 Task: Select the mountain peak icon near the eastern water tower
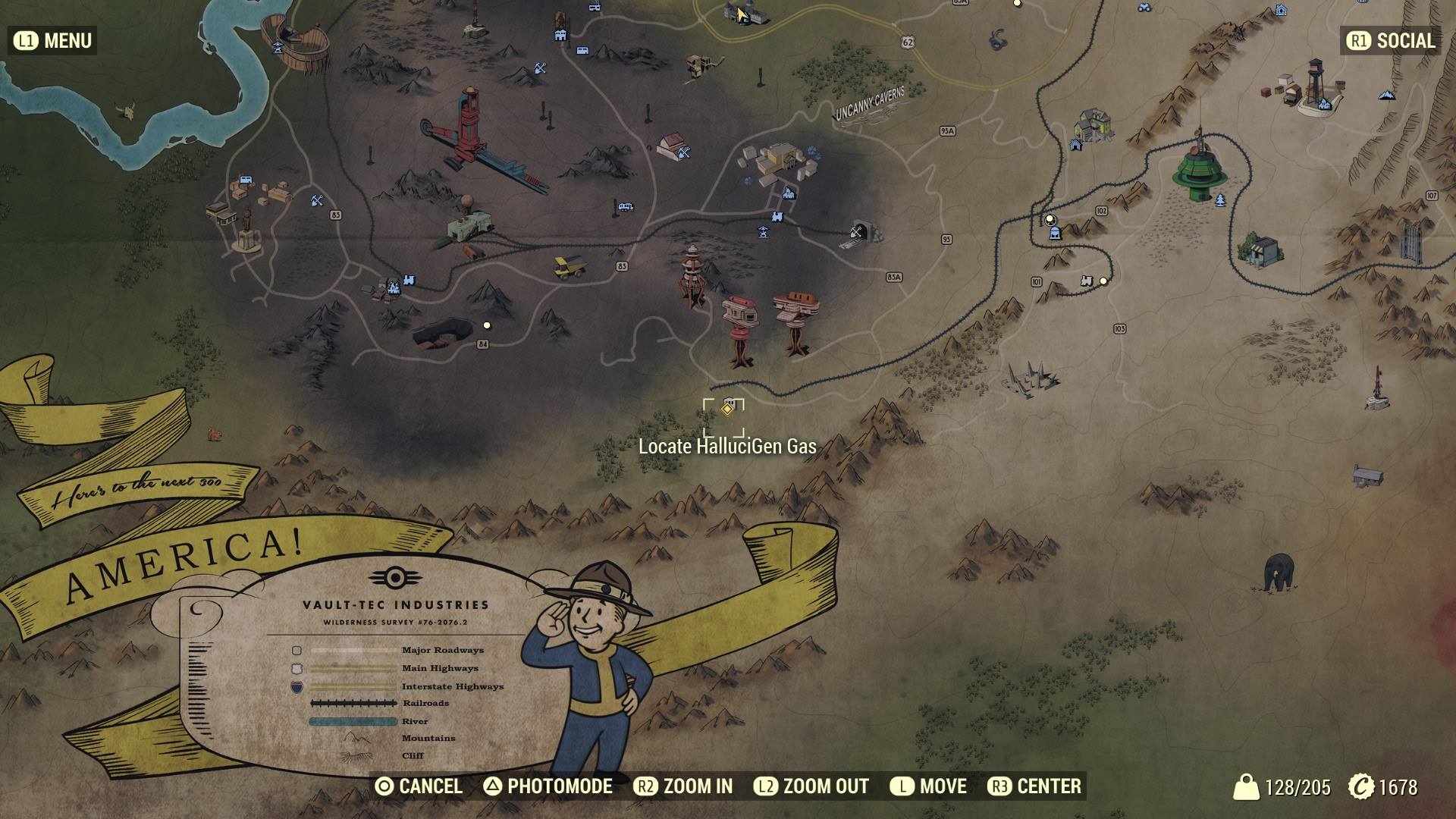1387,96
